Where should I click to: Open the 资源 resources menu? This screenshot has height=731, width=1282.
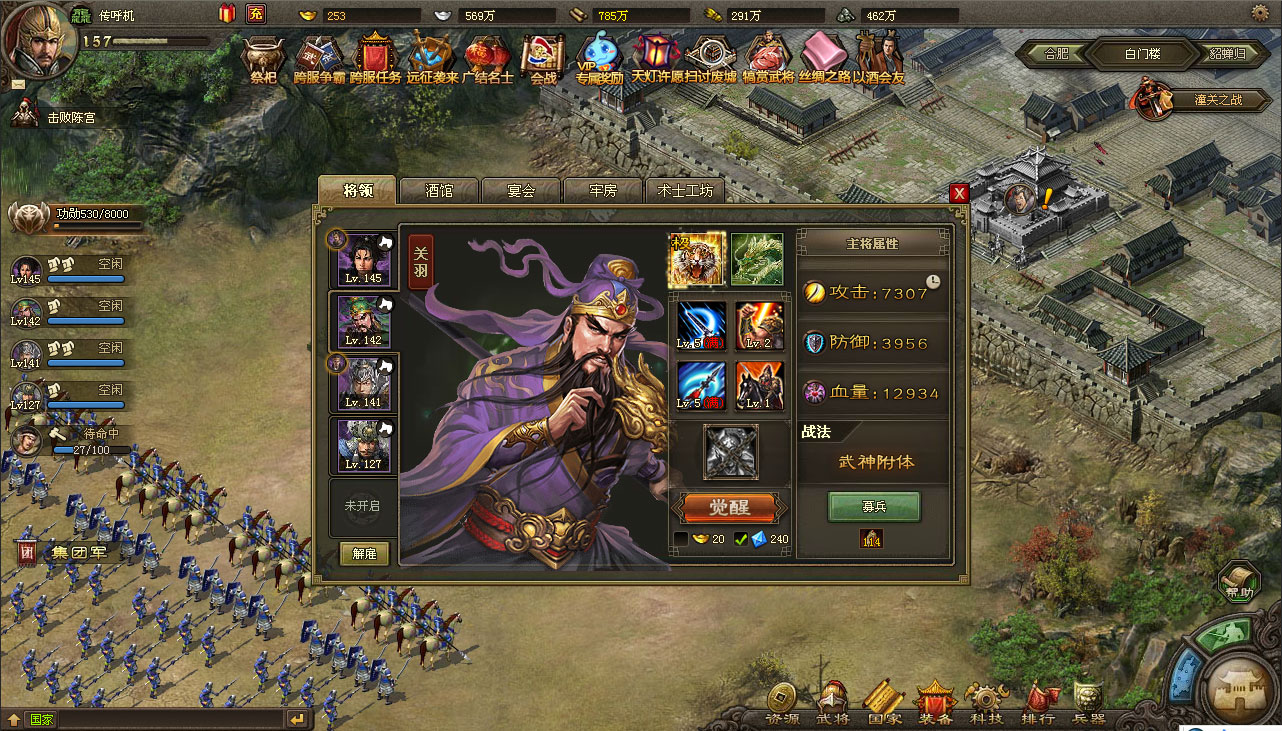(782, 704)
